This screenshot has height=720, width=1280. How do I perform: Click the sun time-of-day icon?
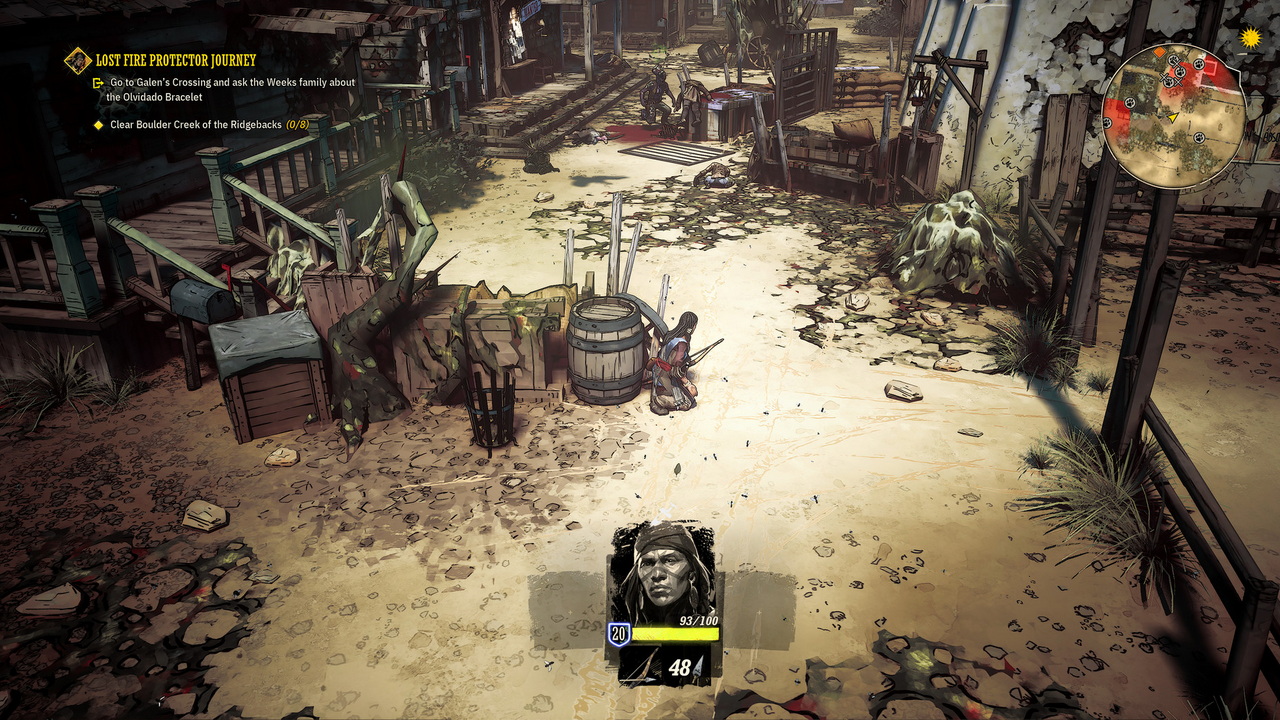pos(1250,38)
